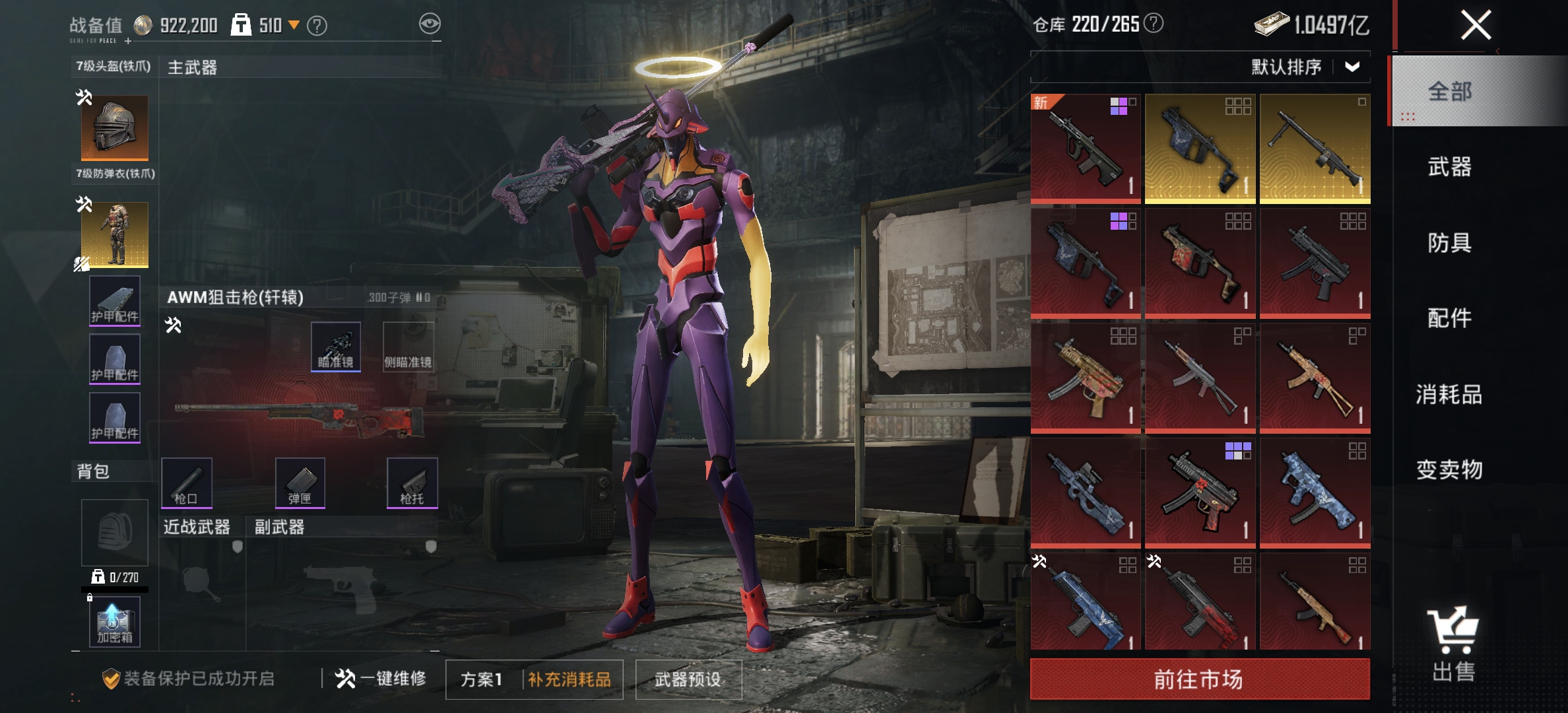
Task: Open the 出售 sell cart
Action: pyautogui.click(x=1453, y=644)
